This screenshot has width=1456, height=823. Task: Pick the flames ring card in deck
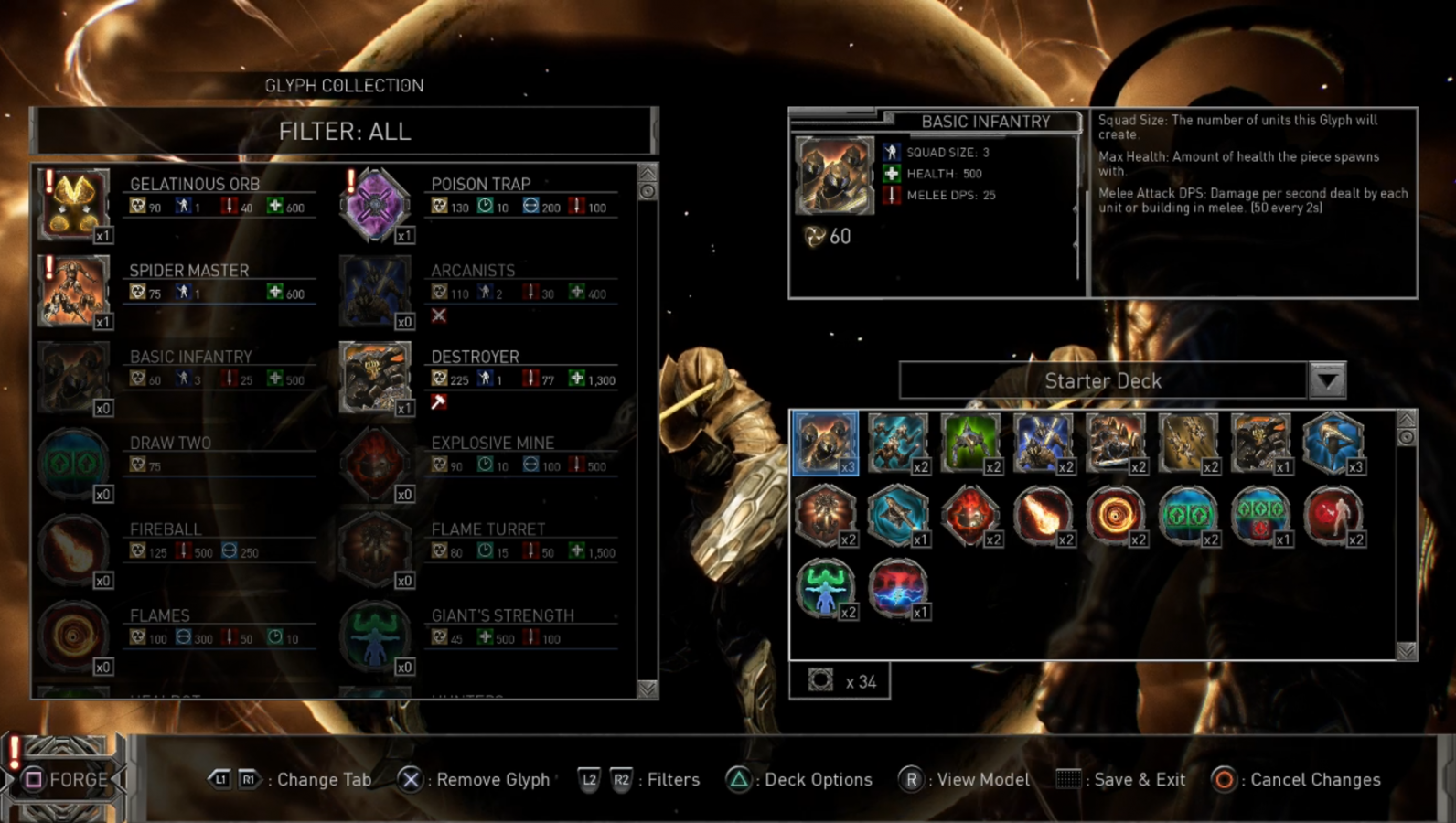[x=1114, y=516]
